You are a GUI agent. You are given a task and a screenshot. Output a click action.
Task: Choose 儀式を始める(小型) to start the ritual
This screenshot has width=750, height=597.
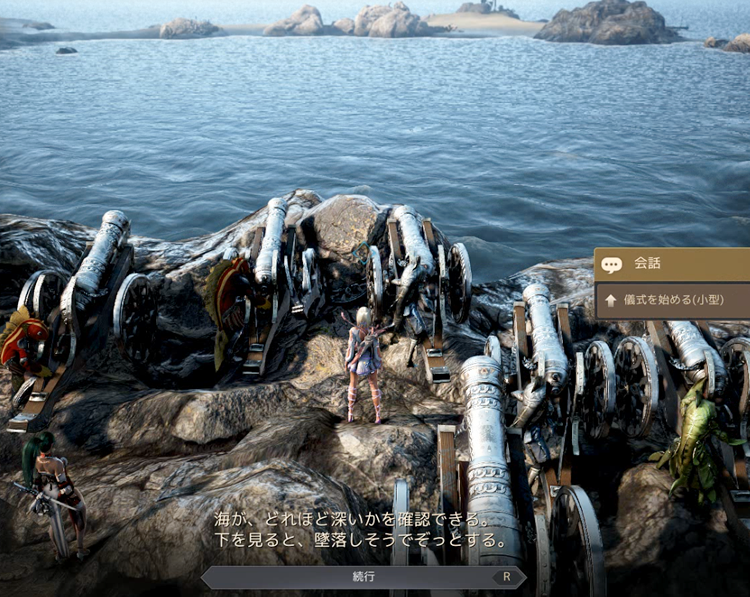pos(673,300)
